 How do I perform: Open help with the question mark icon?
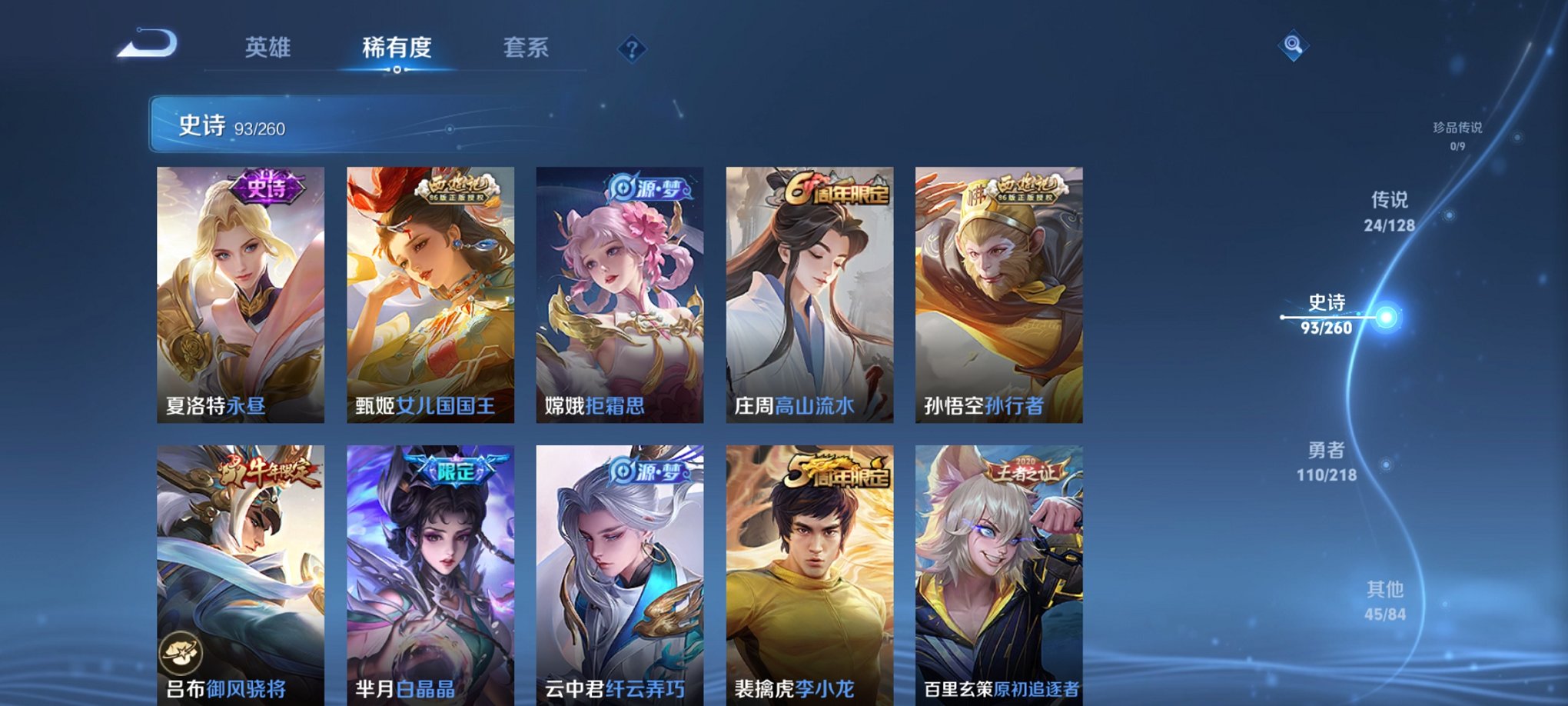pyautogui.click(x=632, y=50)
